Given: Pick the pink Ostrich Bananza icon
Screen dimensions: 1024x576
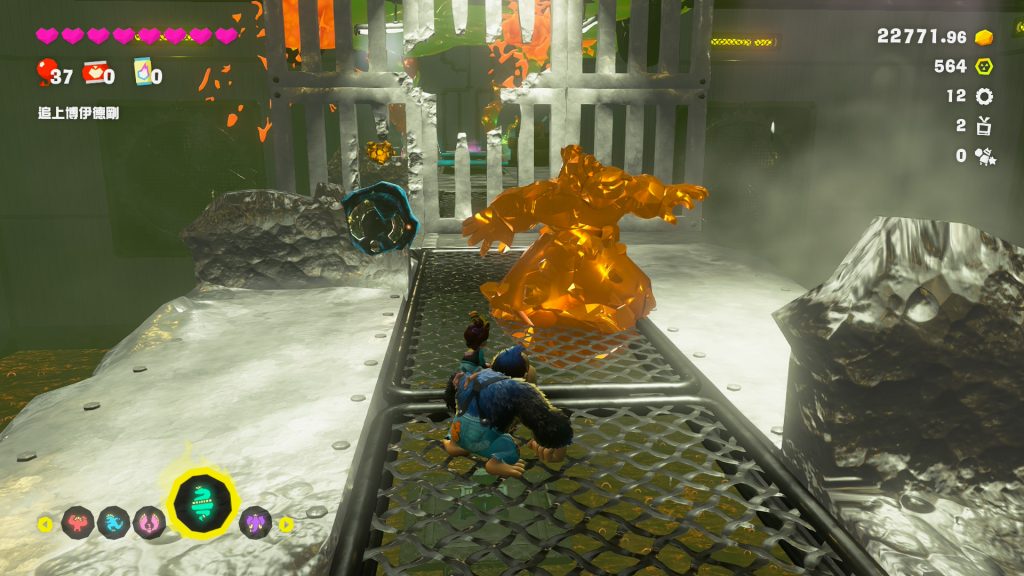Looking at the screenshot, I should pos(148,522).
